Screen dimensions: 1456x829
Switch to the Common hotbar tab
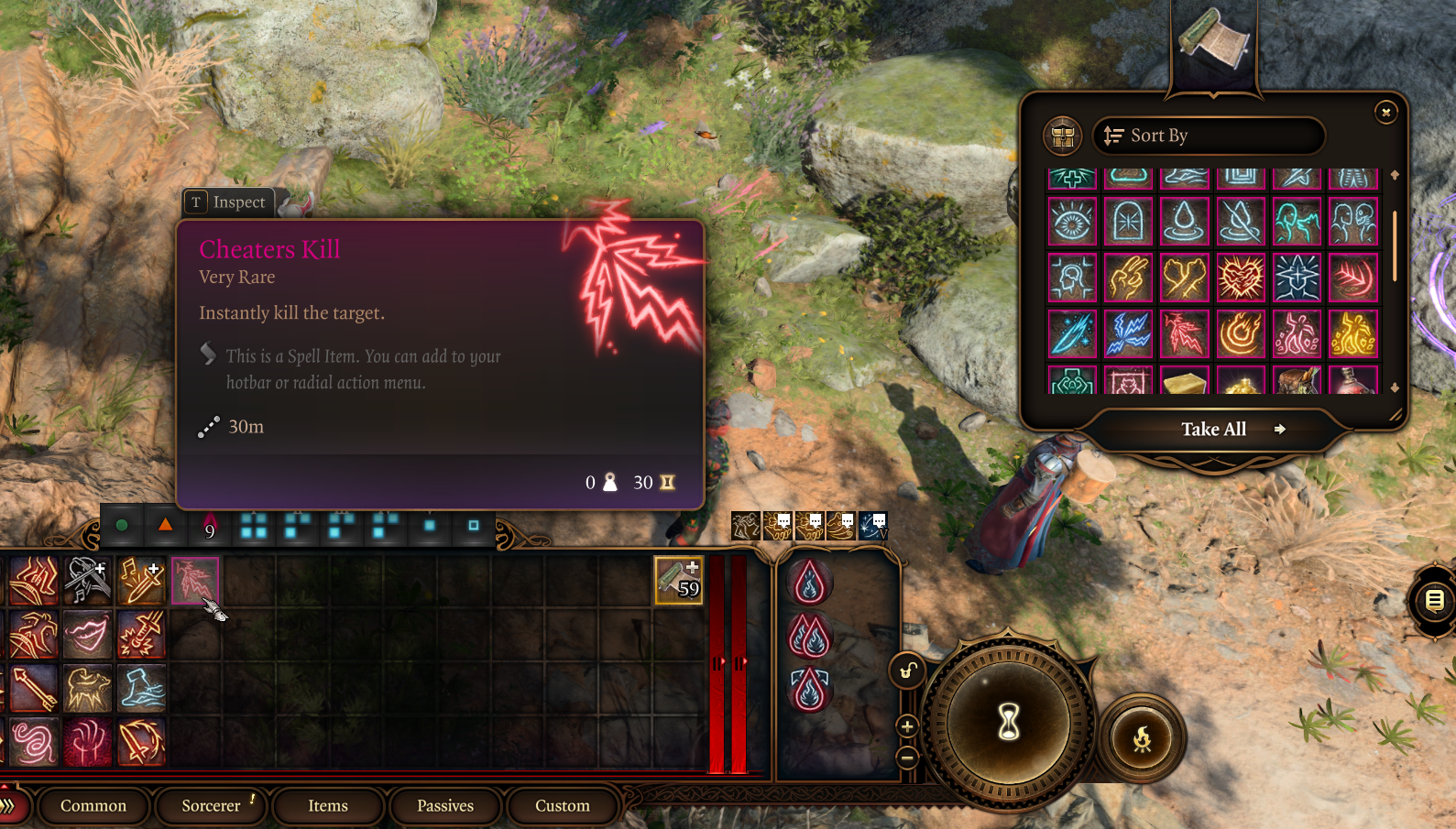(x=93, y=806)
